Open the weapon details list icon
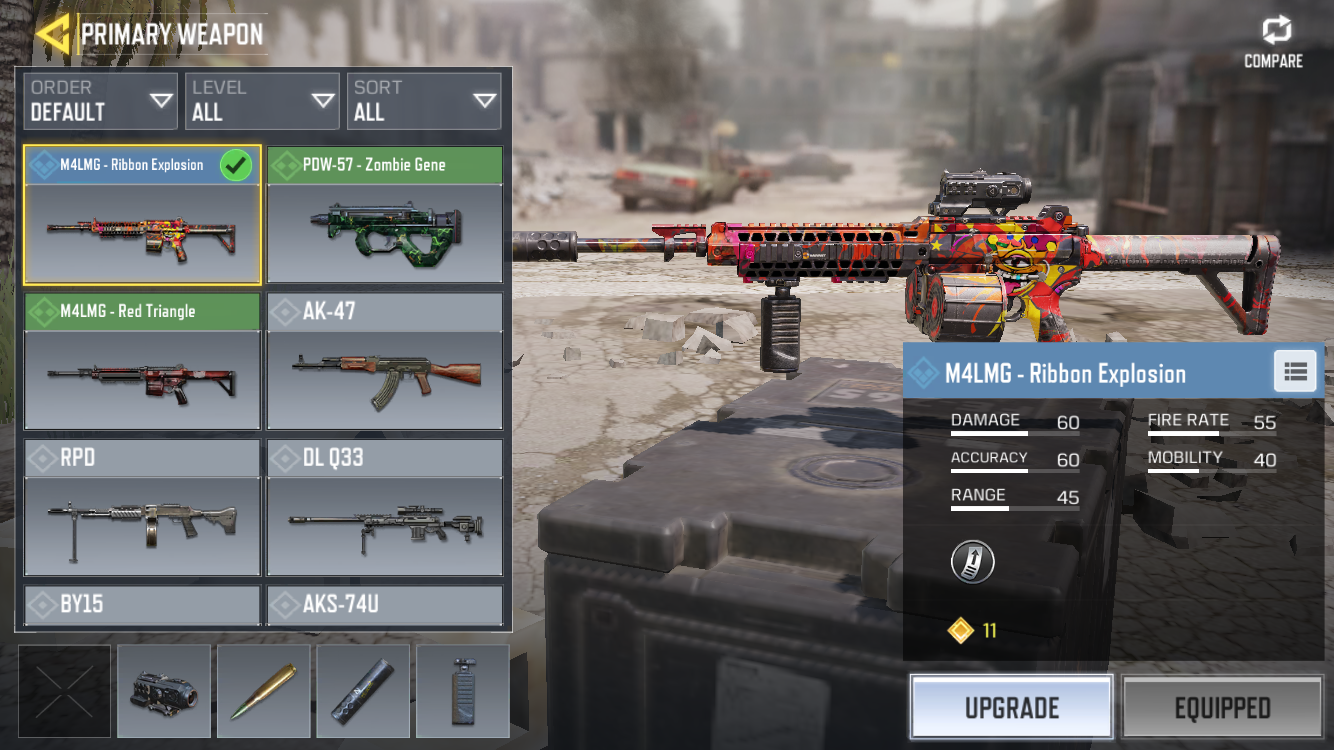This screenshot has width=1334, height=750. click(1296, 372)
